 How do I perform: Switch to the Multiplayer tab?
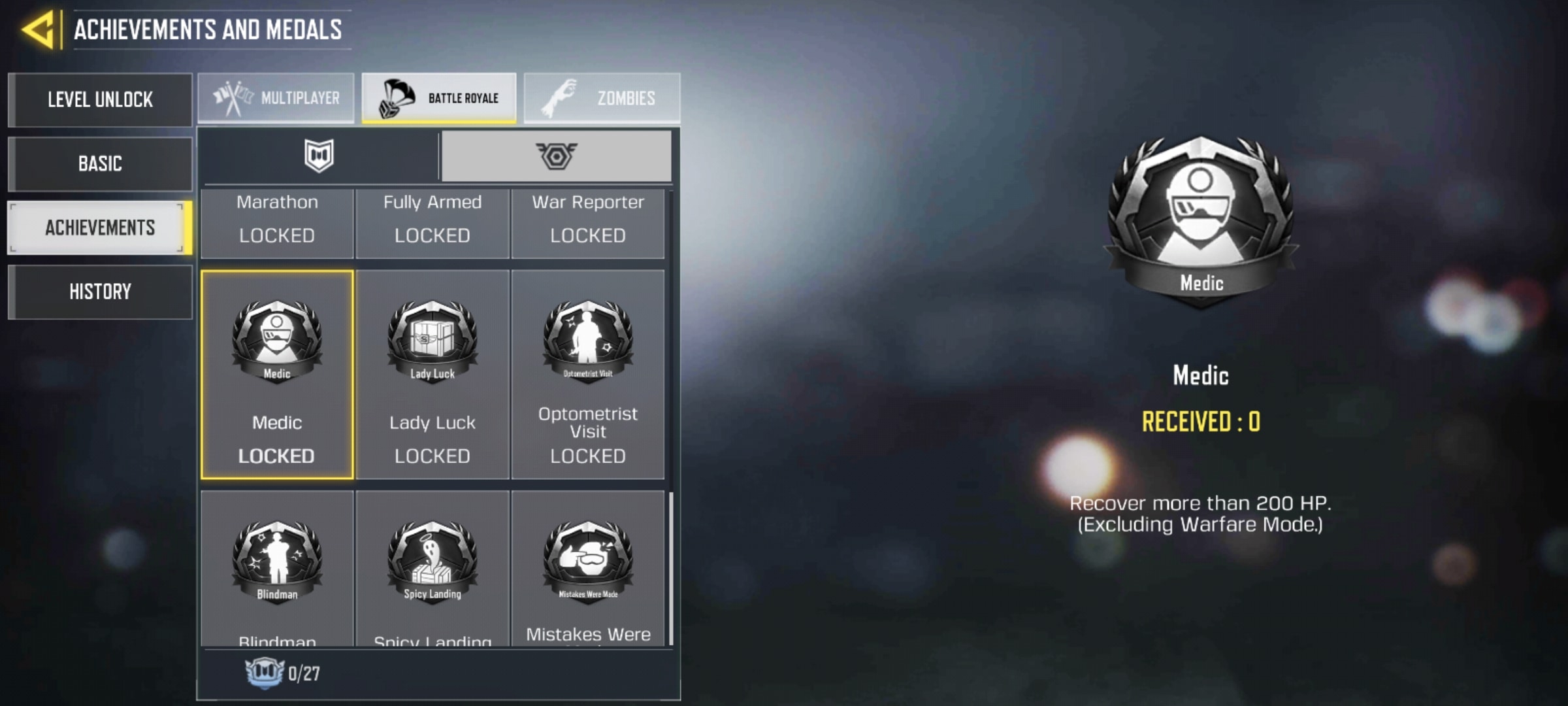coord(276,98)
